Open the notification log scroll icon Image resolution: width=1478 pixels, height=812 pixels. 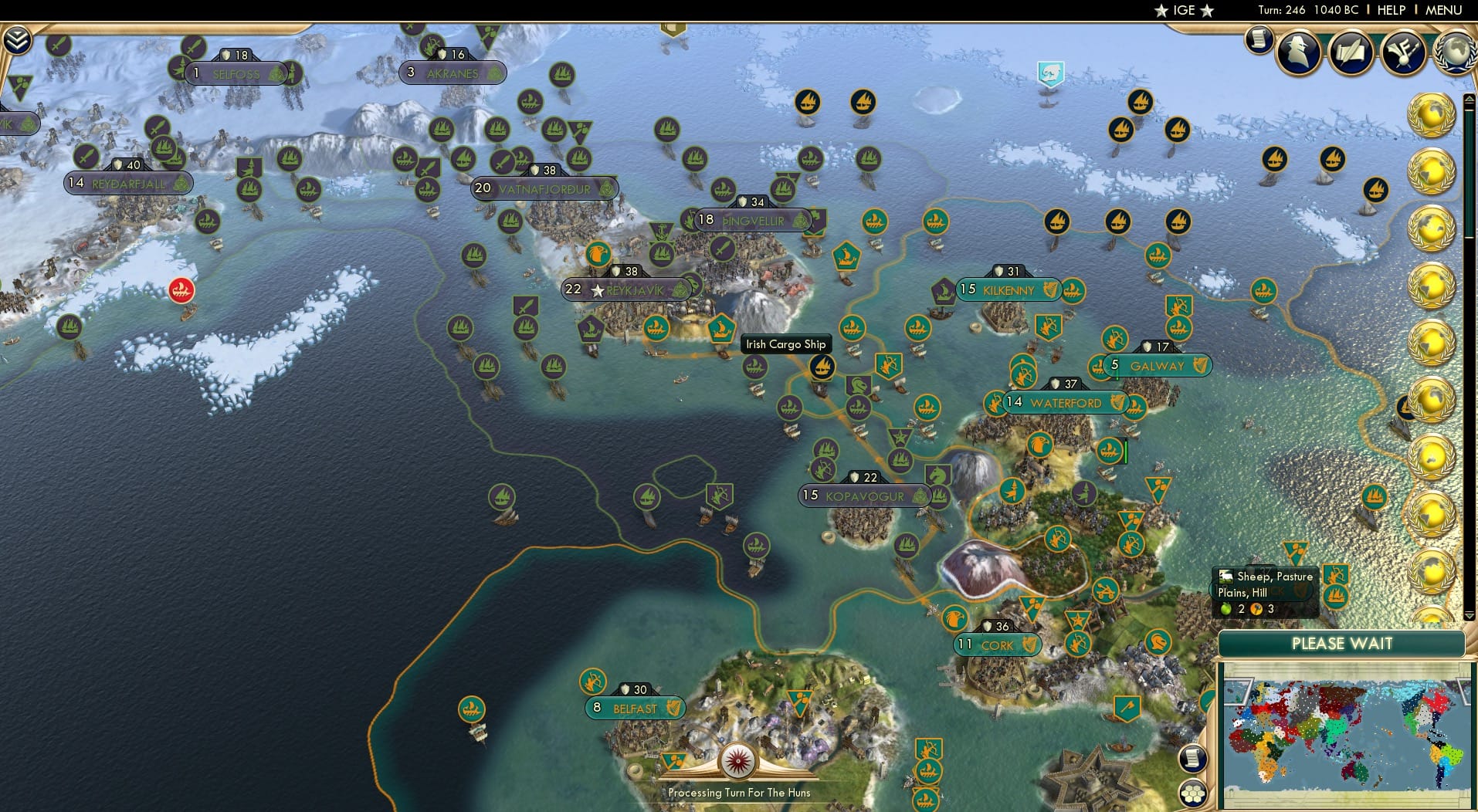(1258, 39)
